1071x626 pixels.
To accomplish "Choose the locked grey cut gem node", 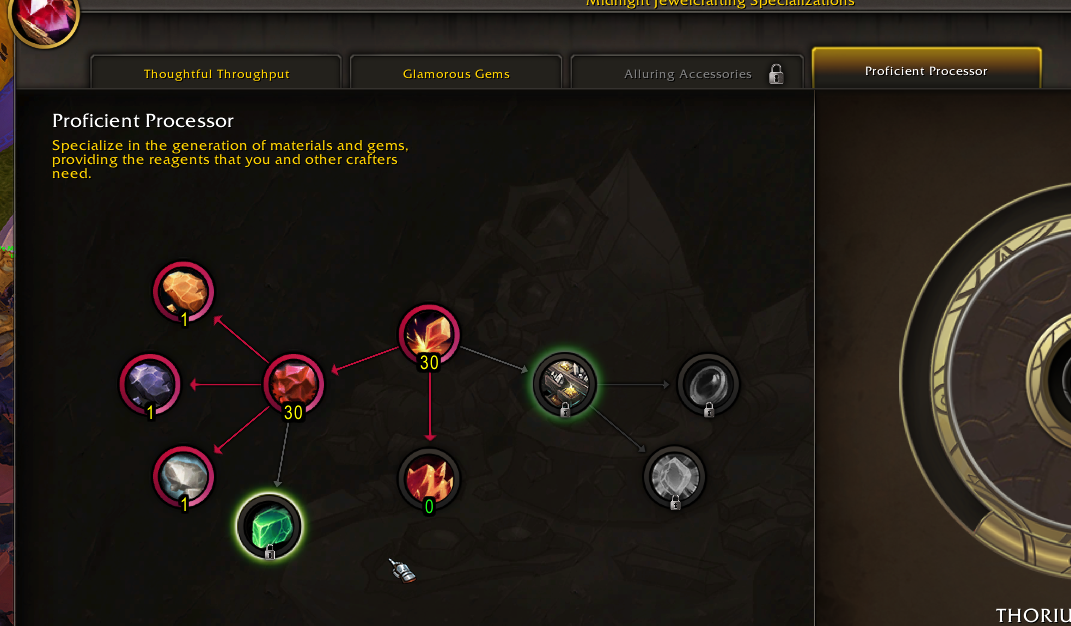I will point(675,475).
